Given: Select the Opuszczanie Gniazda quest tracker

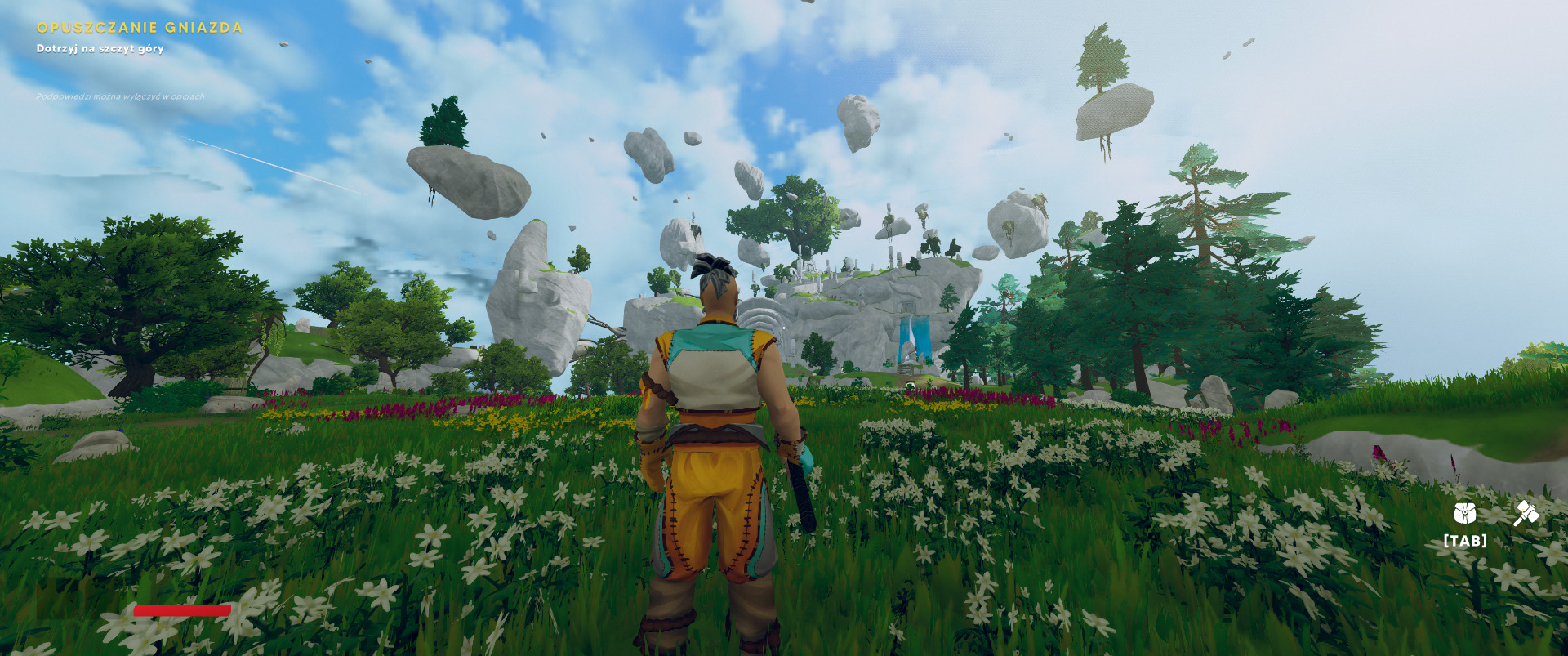Looking at the screenshot, I should click(x=140, y=28).
